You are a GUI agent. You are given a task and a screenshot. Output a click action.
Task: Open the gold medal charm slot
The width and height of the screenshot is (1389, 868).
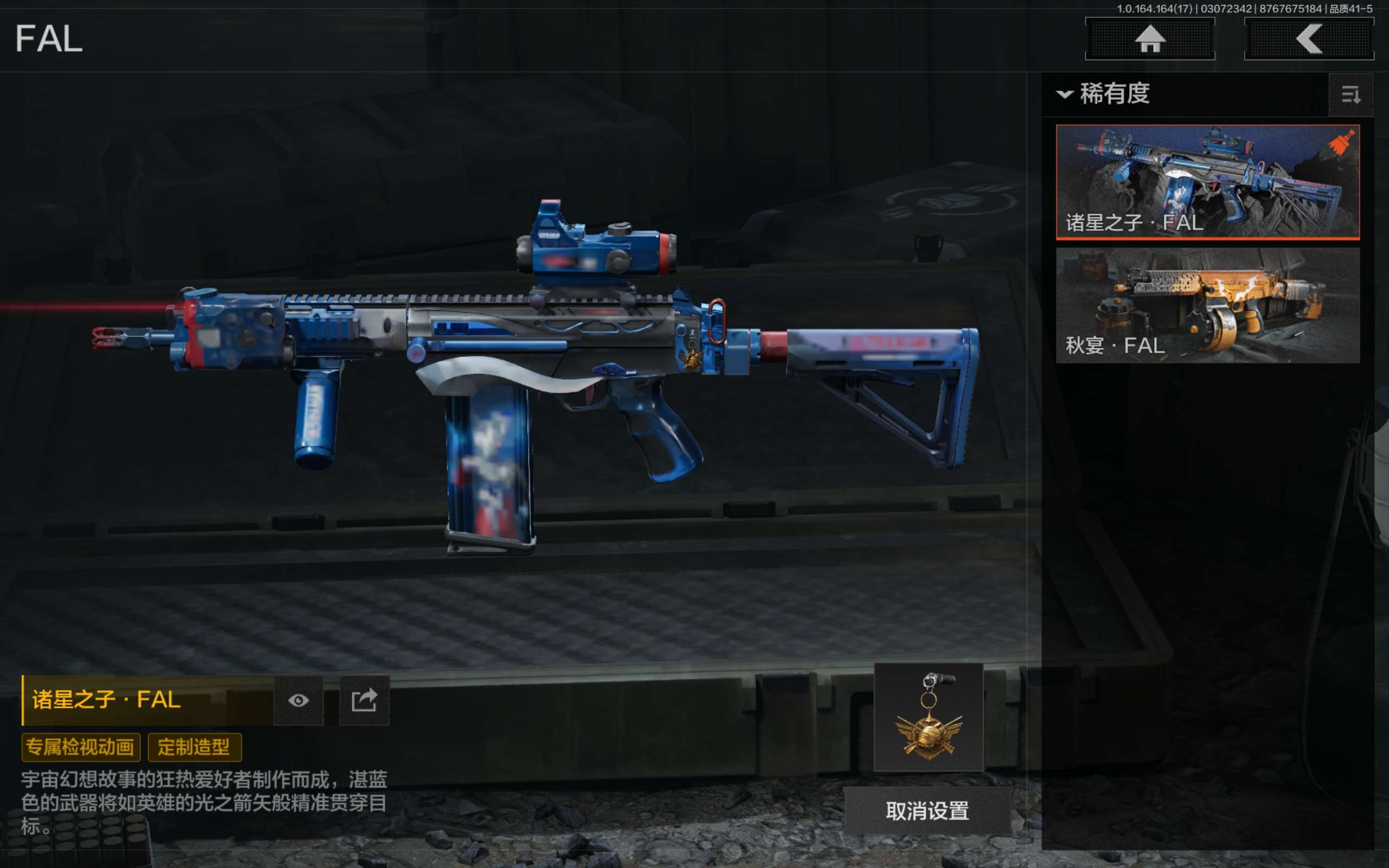coord(928,717)
